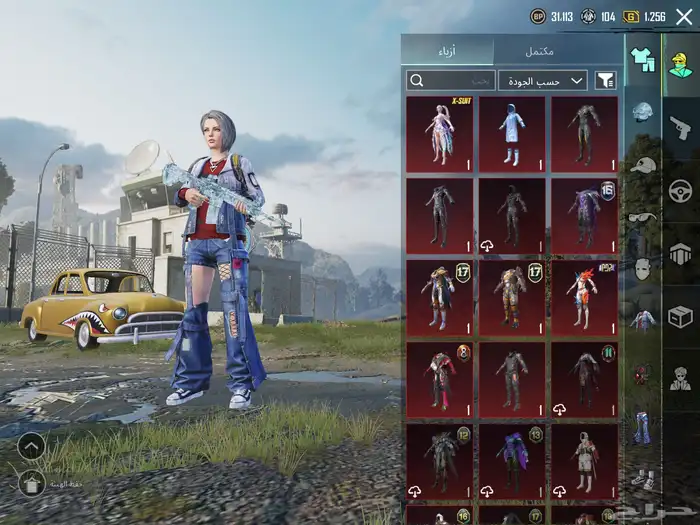Open the clothing shirt-and-pants category
This screenshot has width=700, height=525.
point(642,60)
